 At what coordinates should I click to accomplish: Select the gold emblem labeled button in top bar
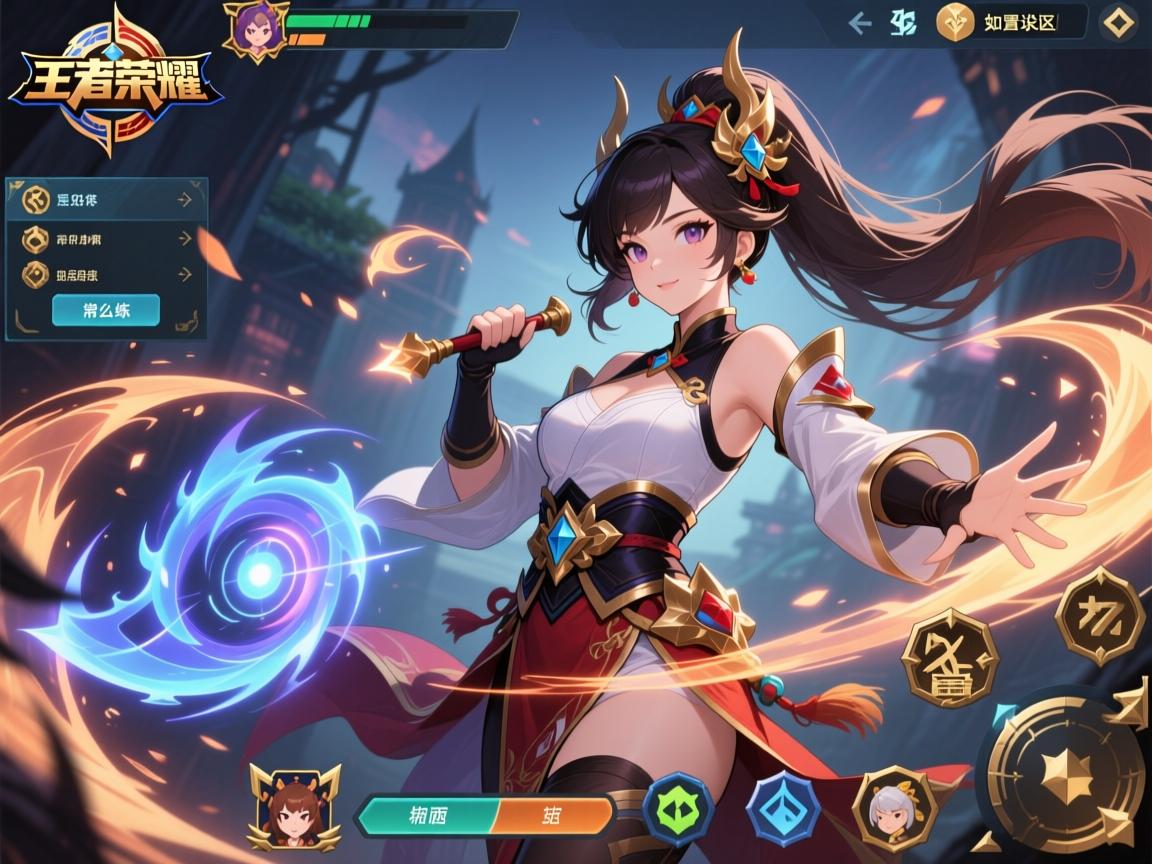click(1010, 23)
